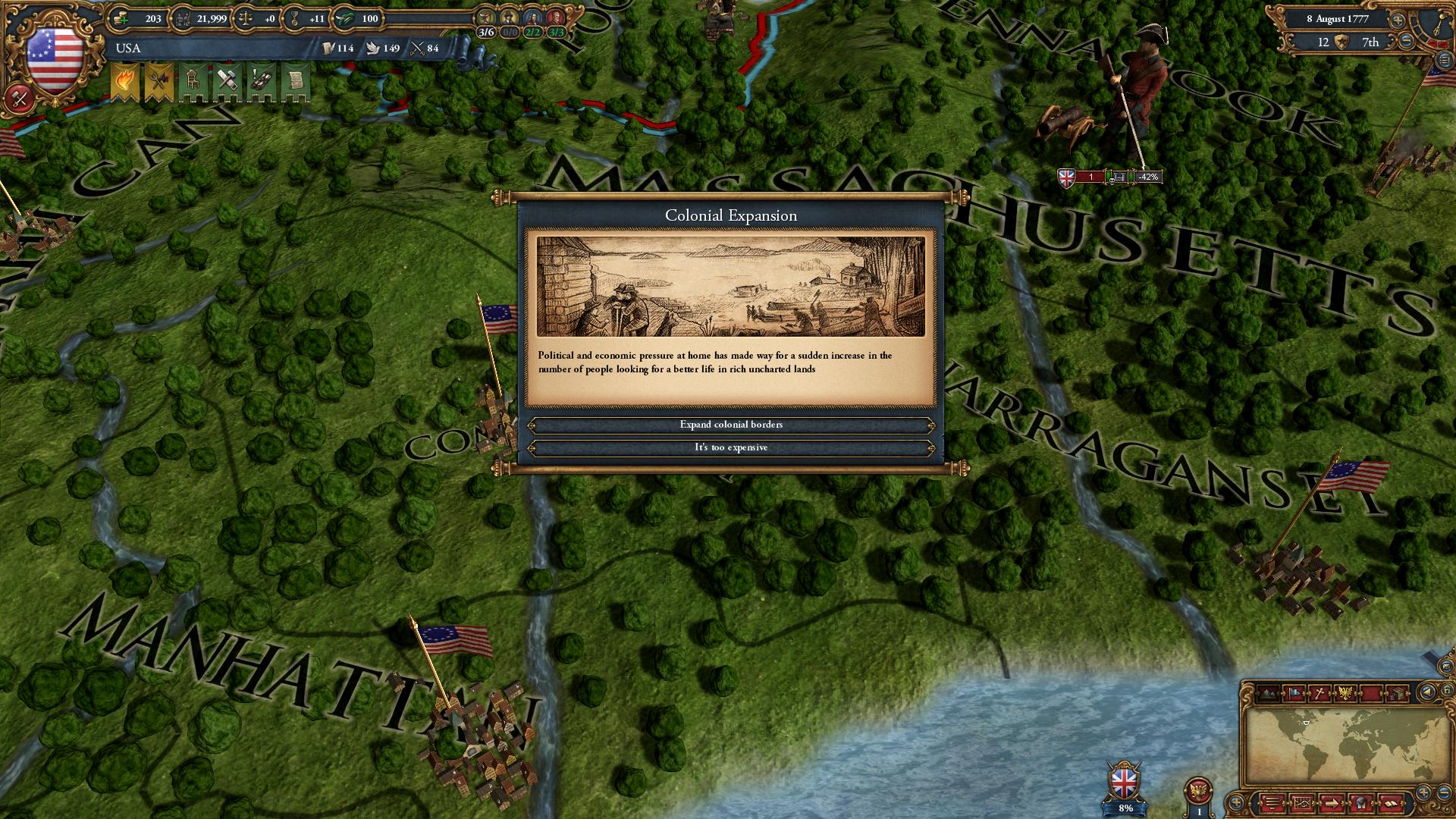Image resolution: width=1456 pixels, height=819 pixels.
Task: Increase game speed with the plus control
Action: [1398, 20]
